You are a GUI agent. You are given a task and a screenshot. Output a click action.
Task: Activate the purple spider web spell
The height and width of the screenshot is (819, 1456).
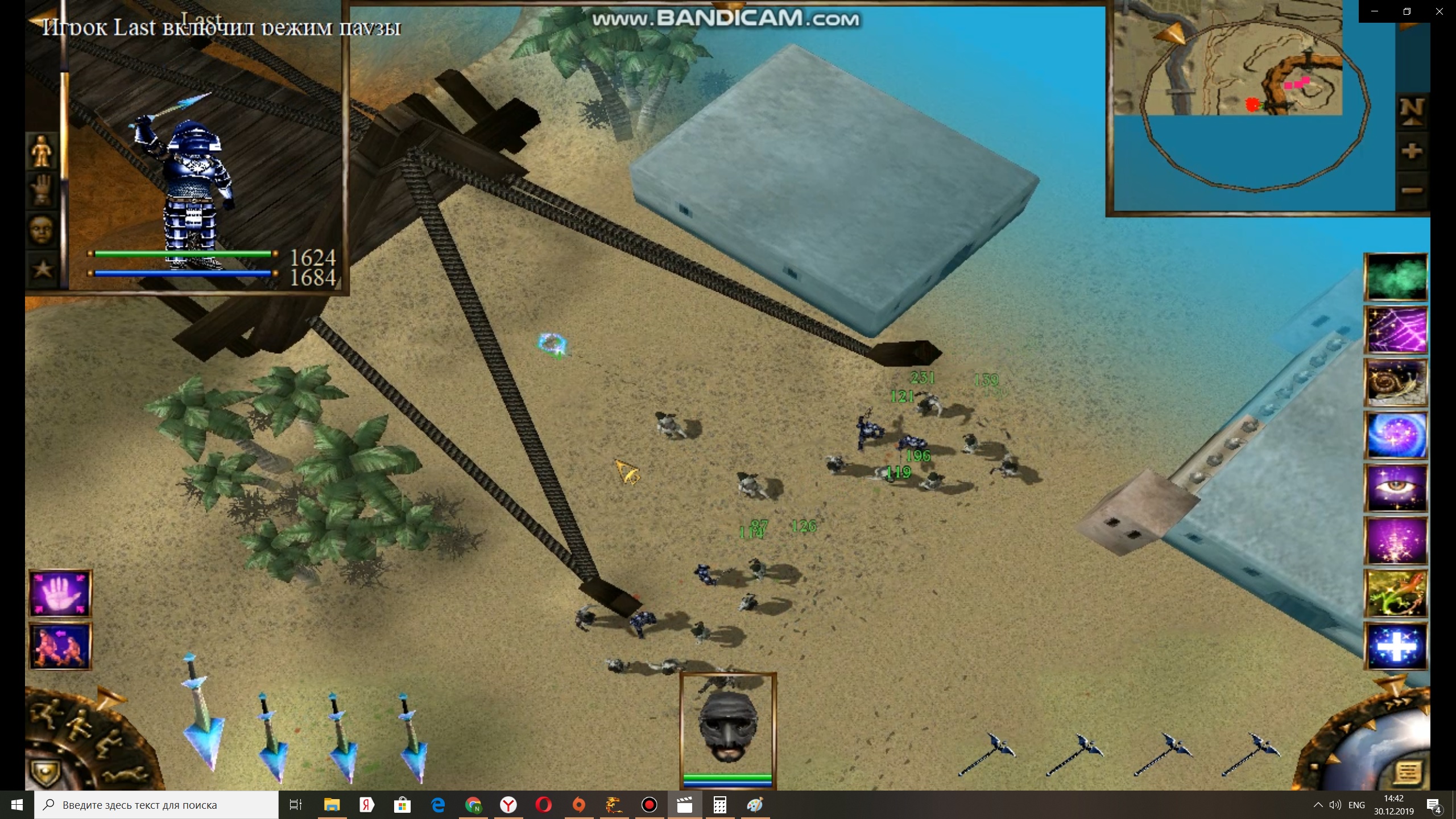point(1396,330)
